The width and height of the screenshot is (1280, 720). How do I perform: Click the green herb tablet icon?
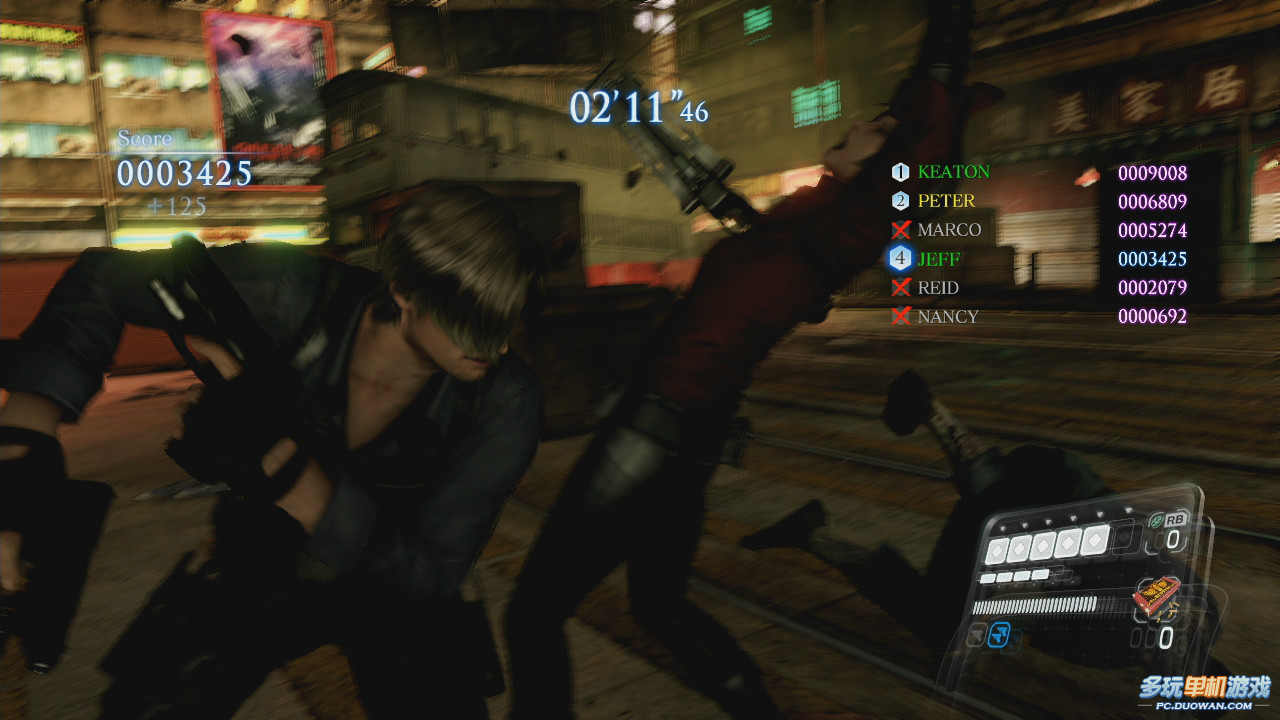tap(1156, 520)
